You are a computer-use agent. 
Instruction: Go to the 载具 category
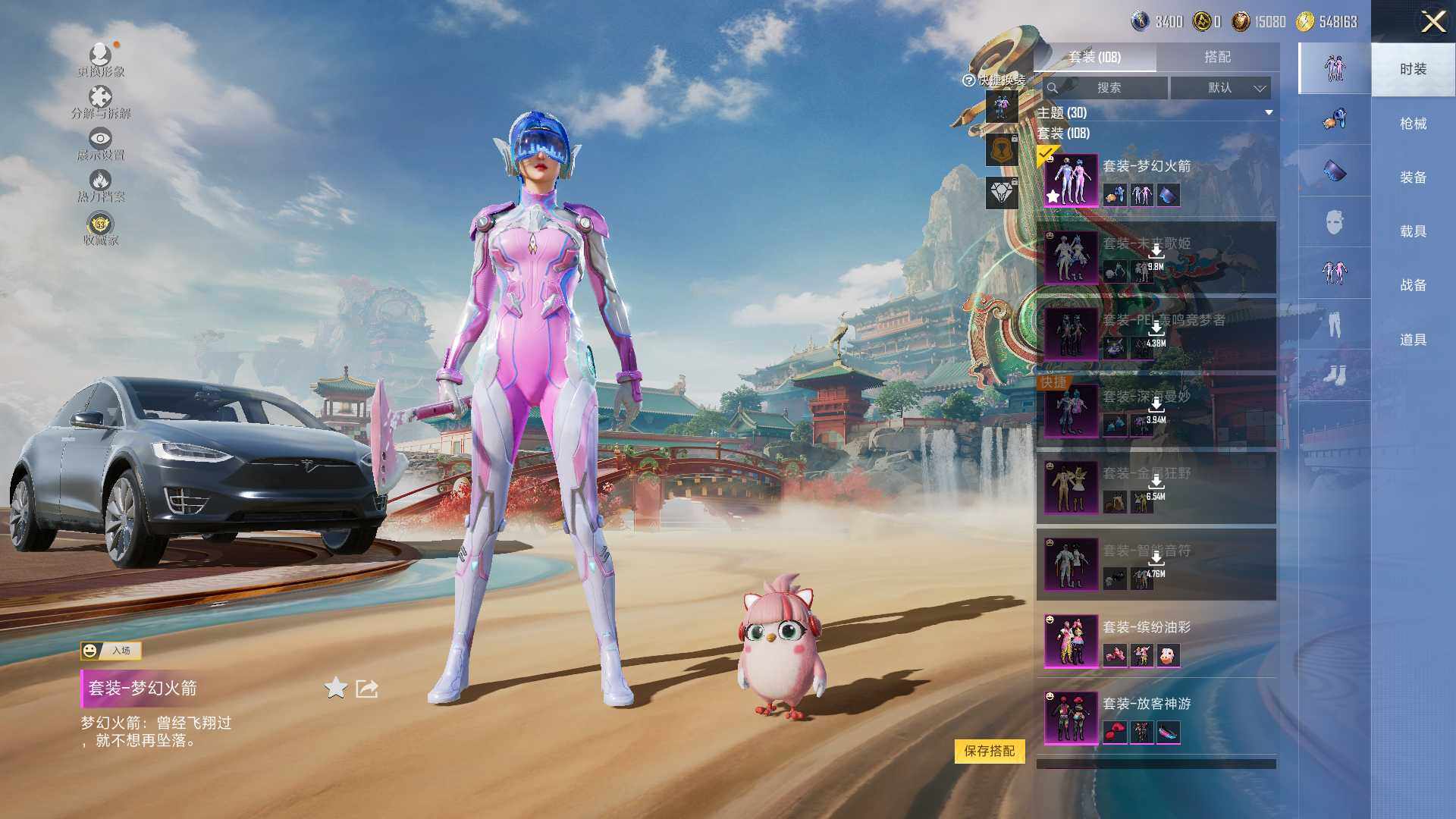click(x=1413, y=231)
